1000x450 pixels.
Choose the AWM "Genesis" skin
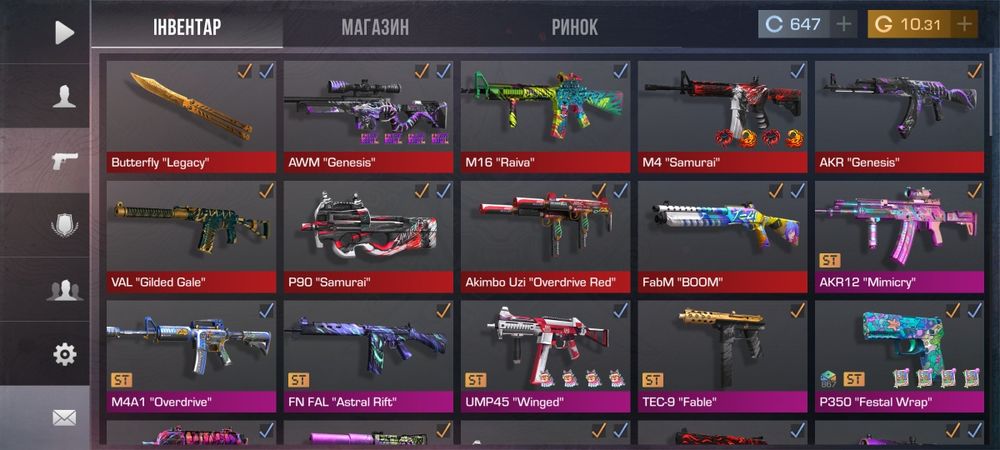[369, 115]
